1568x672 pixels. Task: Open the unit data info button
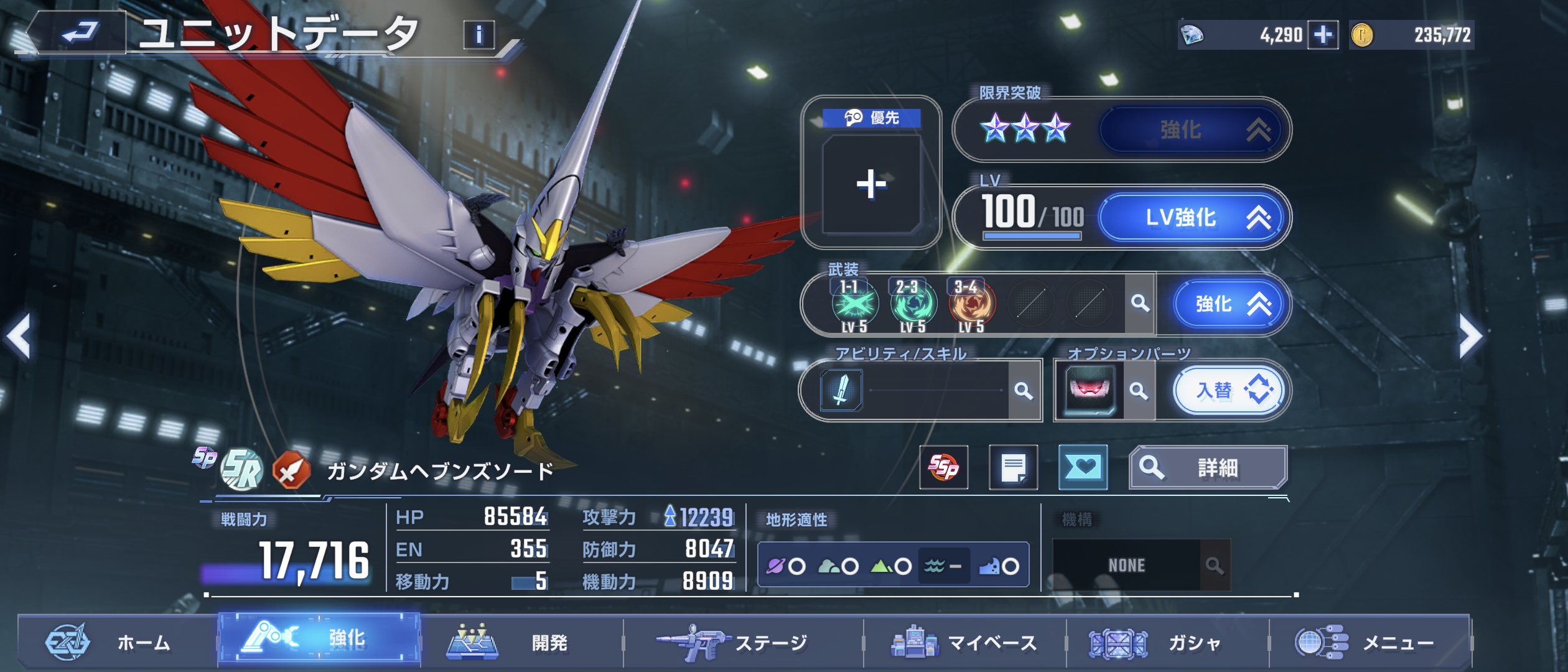478,35
